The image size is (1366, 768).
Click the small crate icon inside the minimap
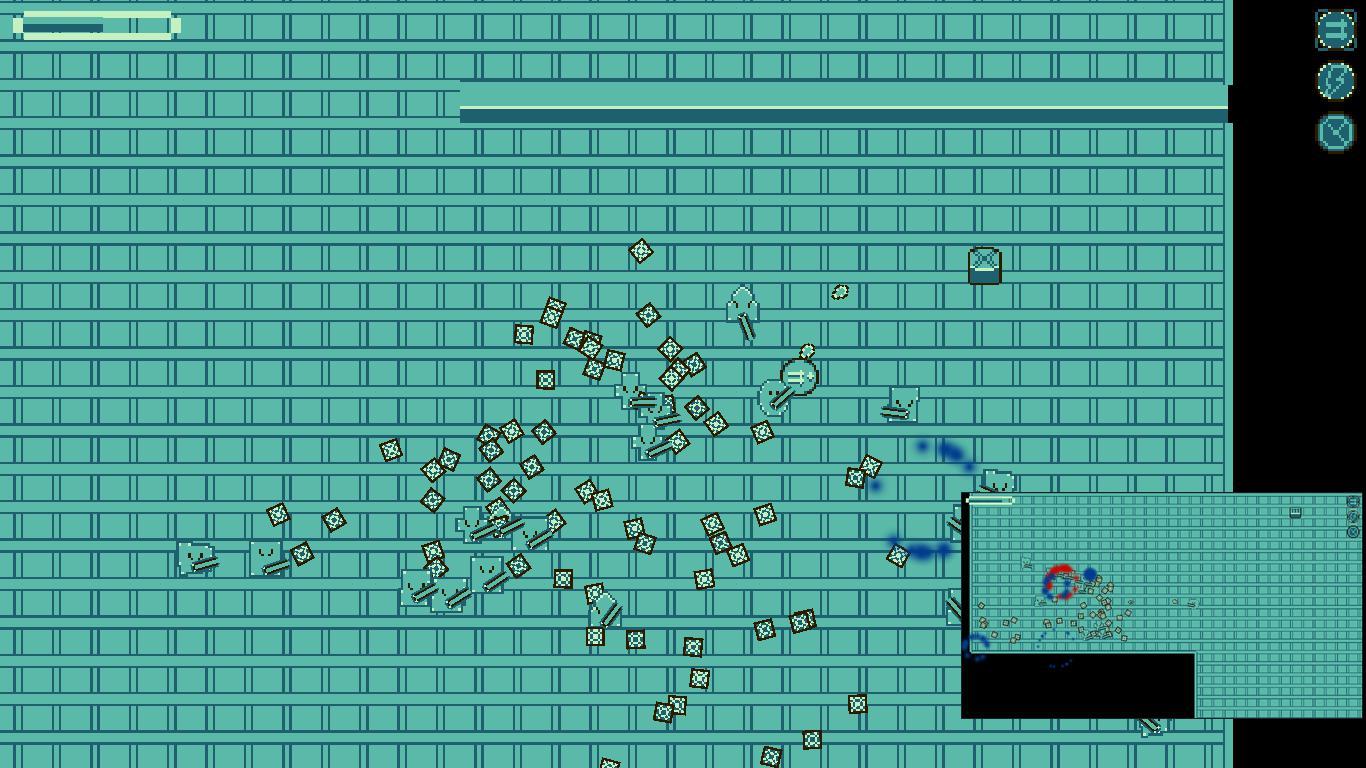point(1294,512)
